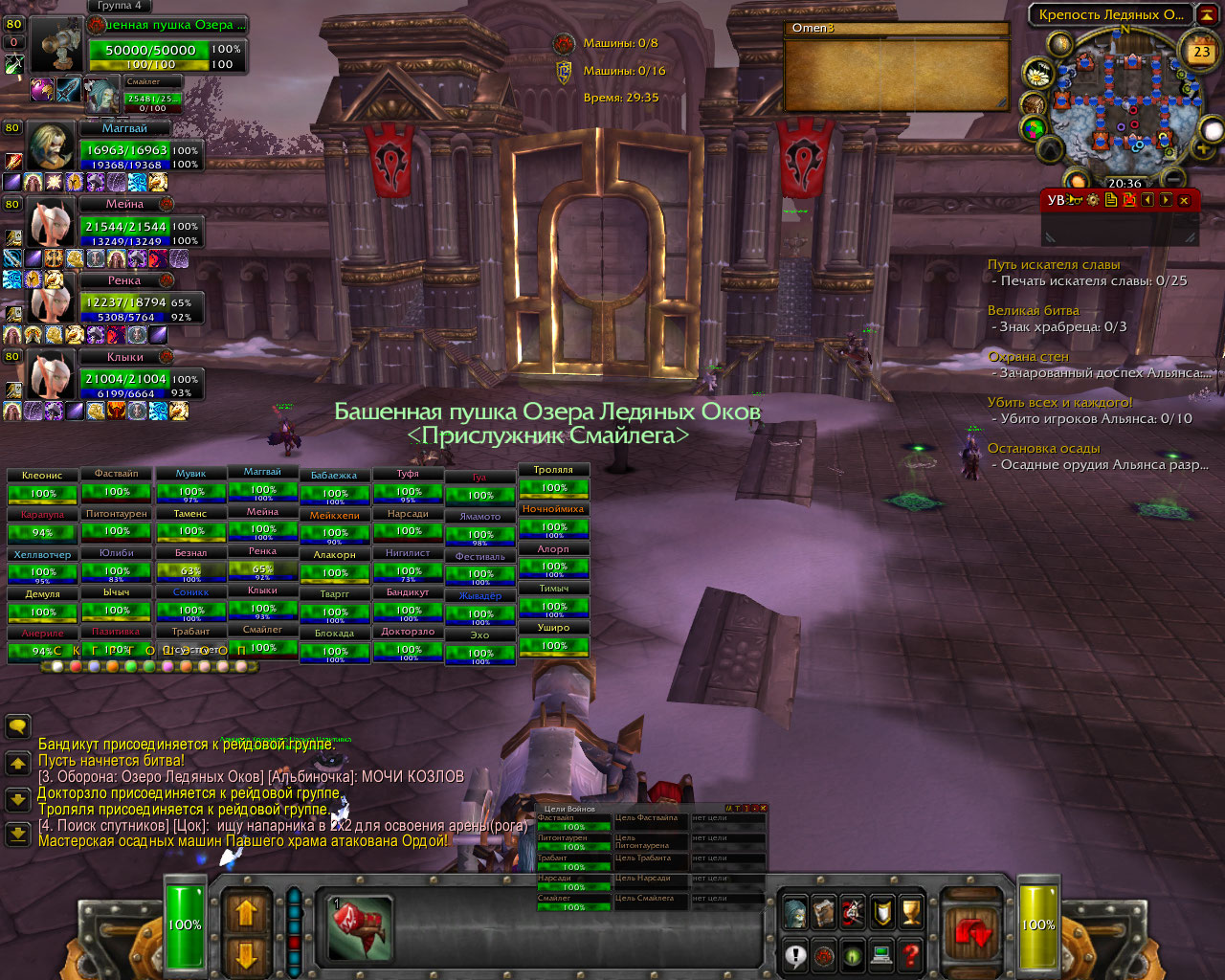Select the quest "Путь искателя славы" in tracker

click(x=1053, y=265)
